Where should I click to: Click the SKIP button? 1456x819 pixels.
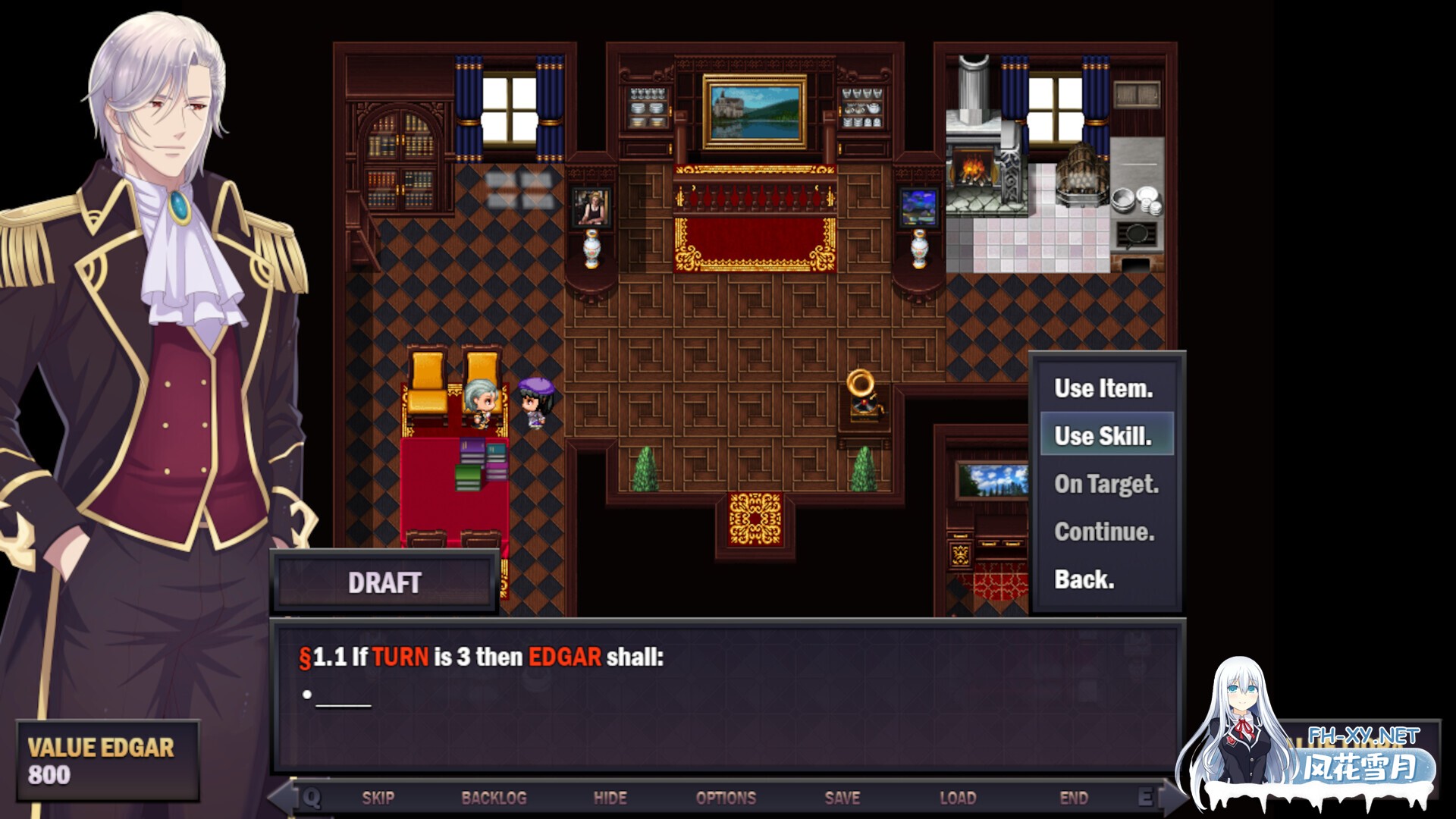pos(378,798)
